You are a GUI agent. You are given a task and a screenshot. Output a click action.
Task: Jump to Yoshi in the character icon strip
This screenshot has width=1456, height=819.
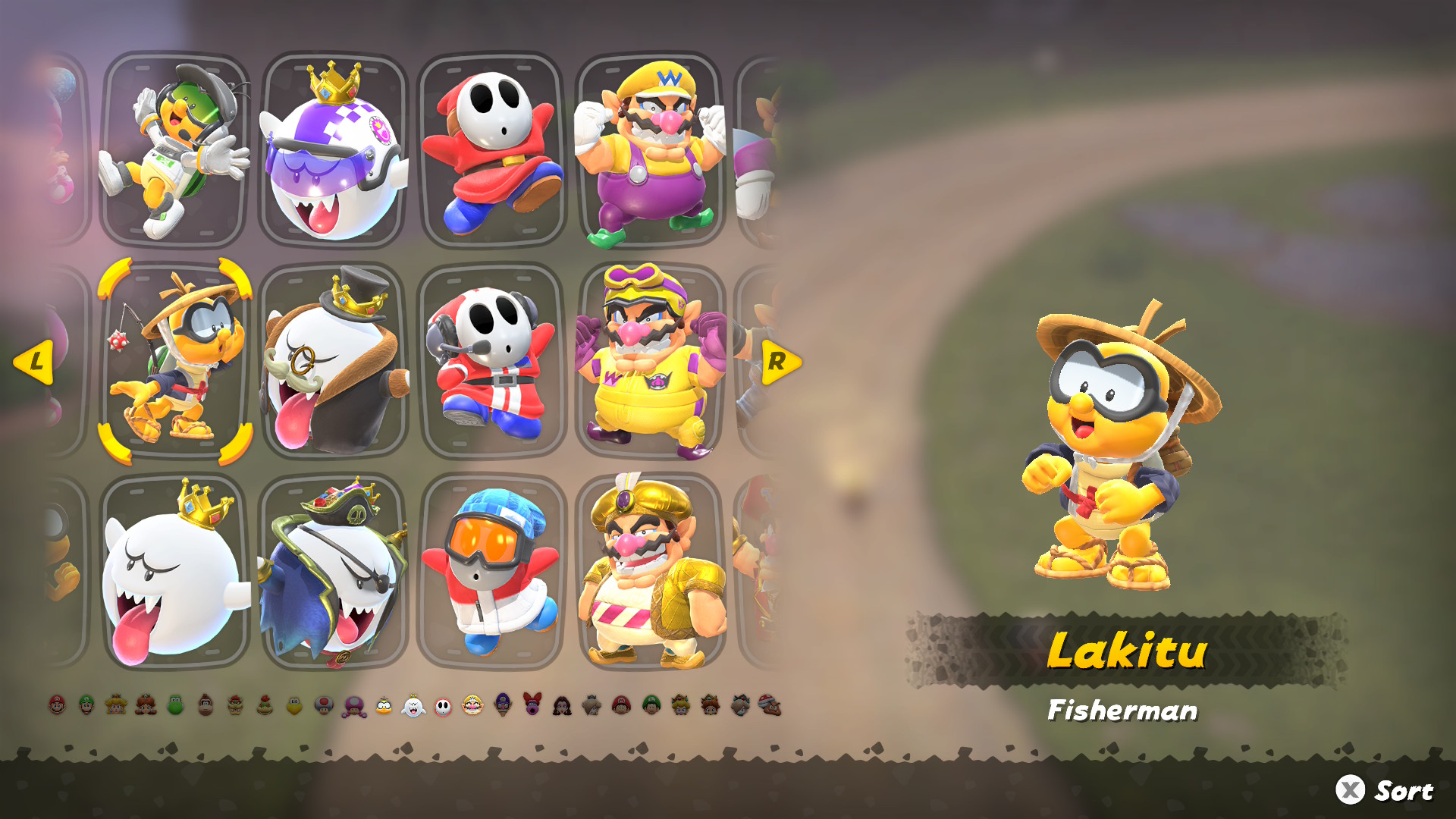click(x=176, y=705)
